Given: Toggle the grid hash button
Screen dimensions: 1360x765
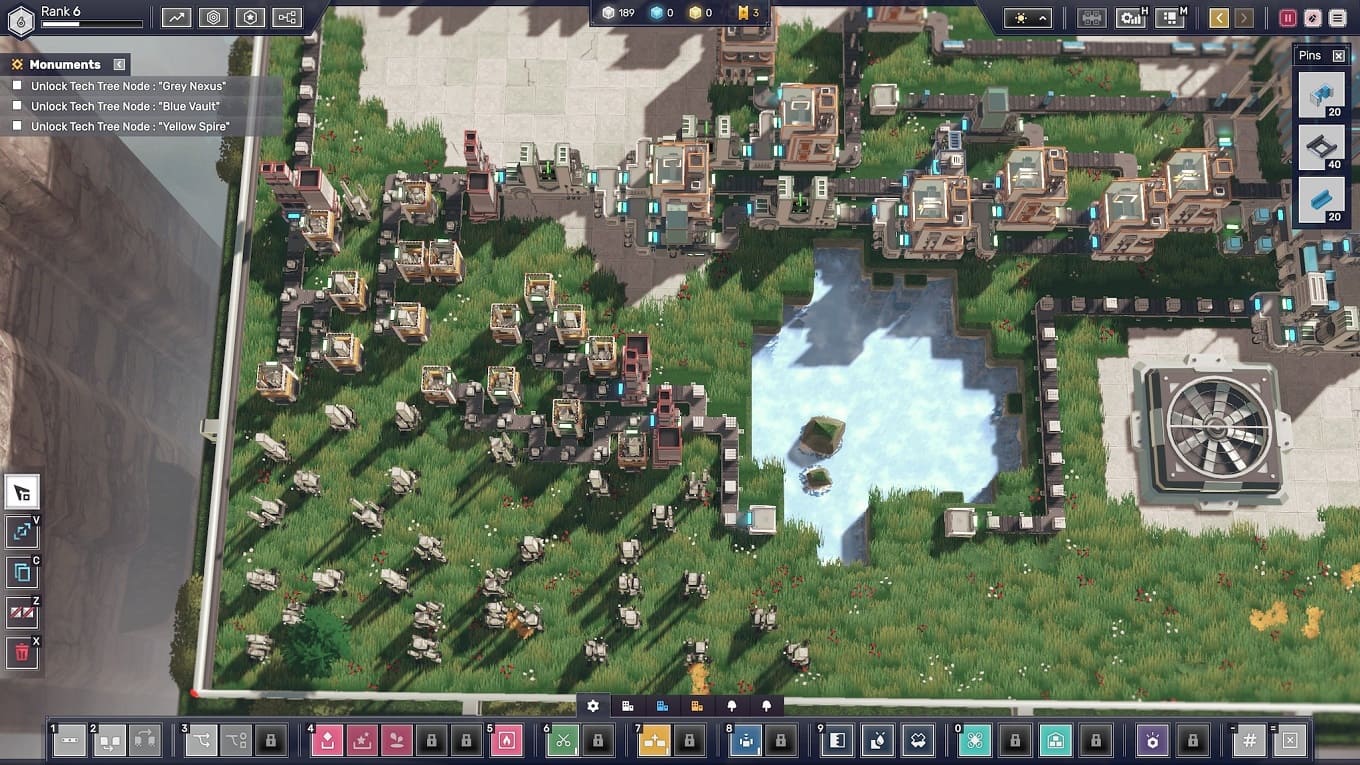Looking at the screenshot, I should tap(1249, 741).
